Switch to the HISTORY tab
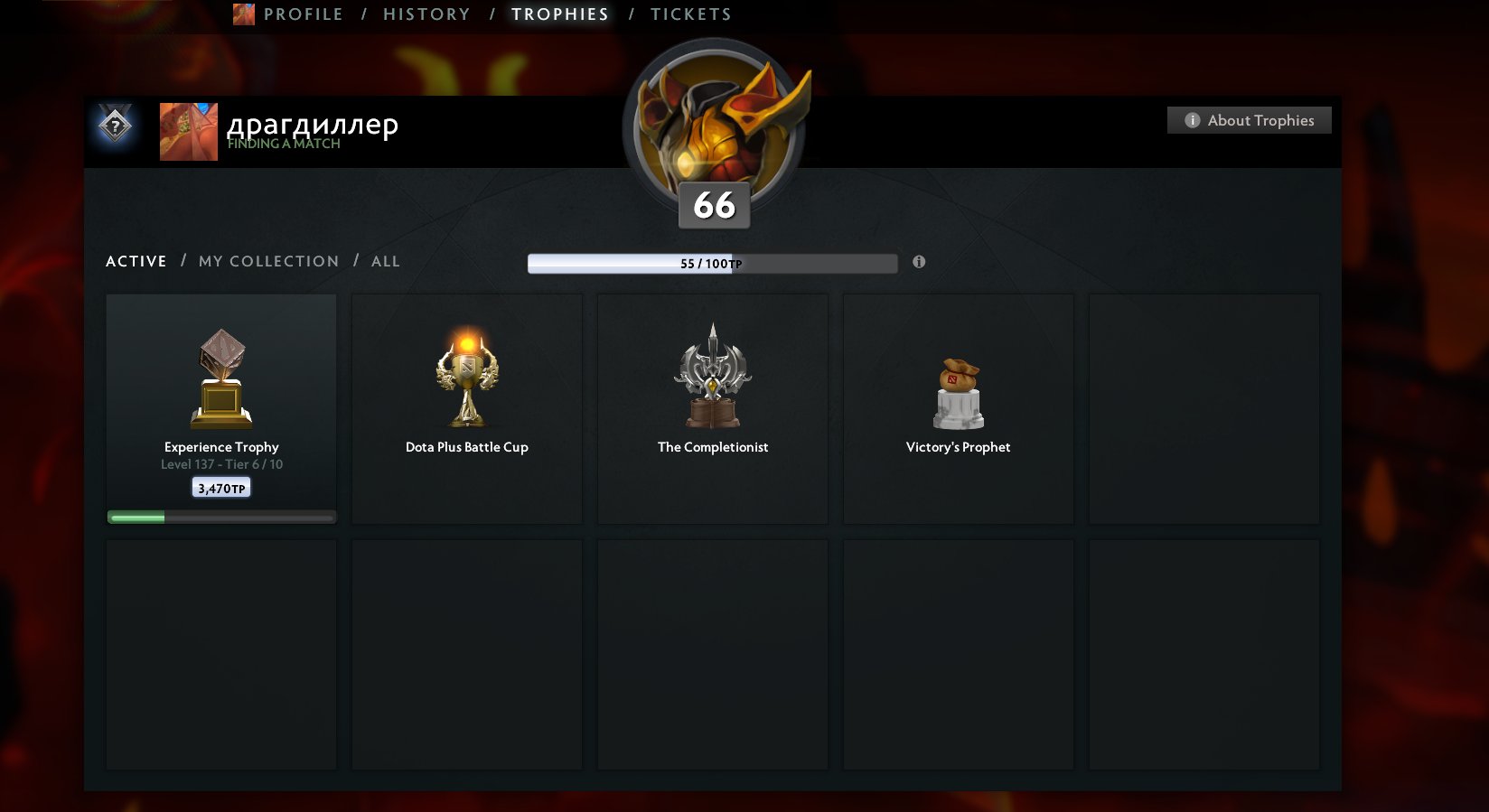The width and height of the screenshot is (1489, 812). [426, 14]
